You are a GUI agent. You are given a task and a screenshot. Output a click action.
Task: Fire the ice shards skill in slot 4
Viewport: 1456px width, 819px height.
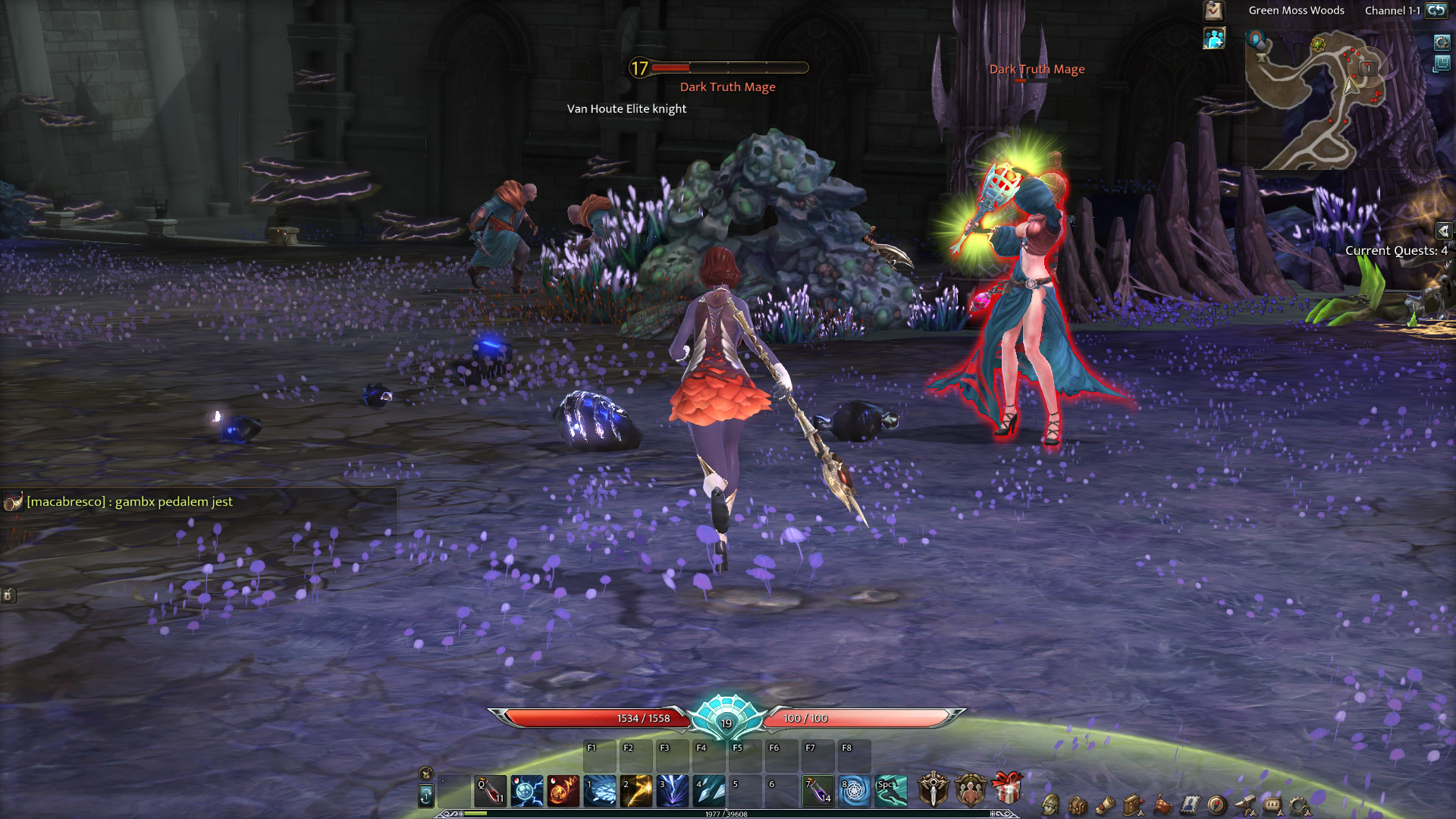709,791
